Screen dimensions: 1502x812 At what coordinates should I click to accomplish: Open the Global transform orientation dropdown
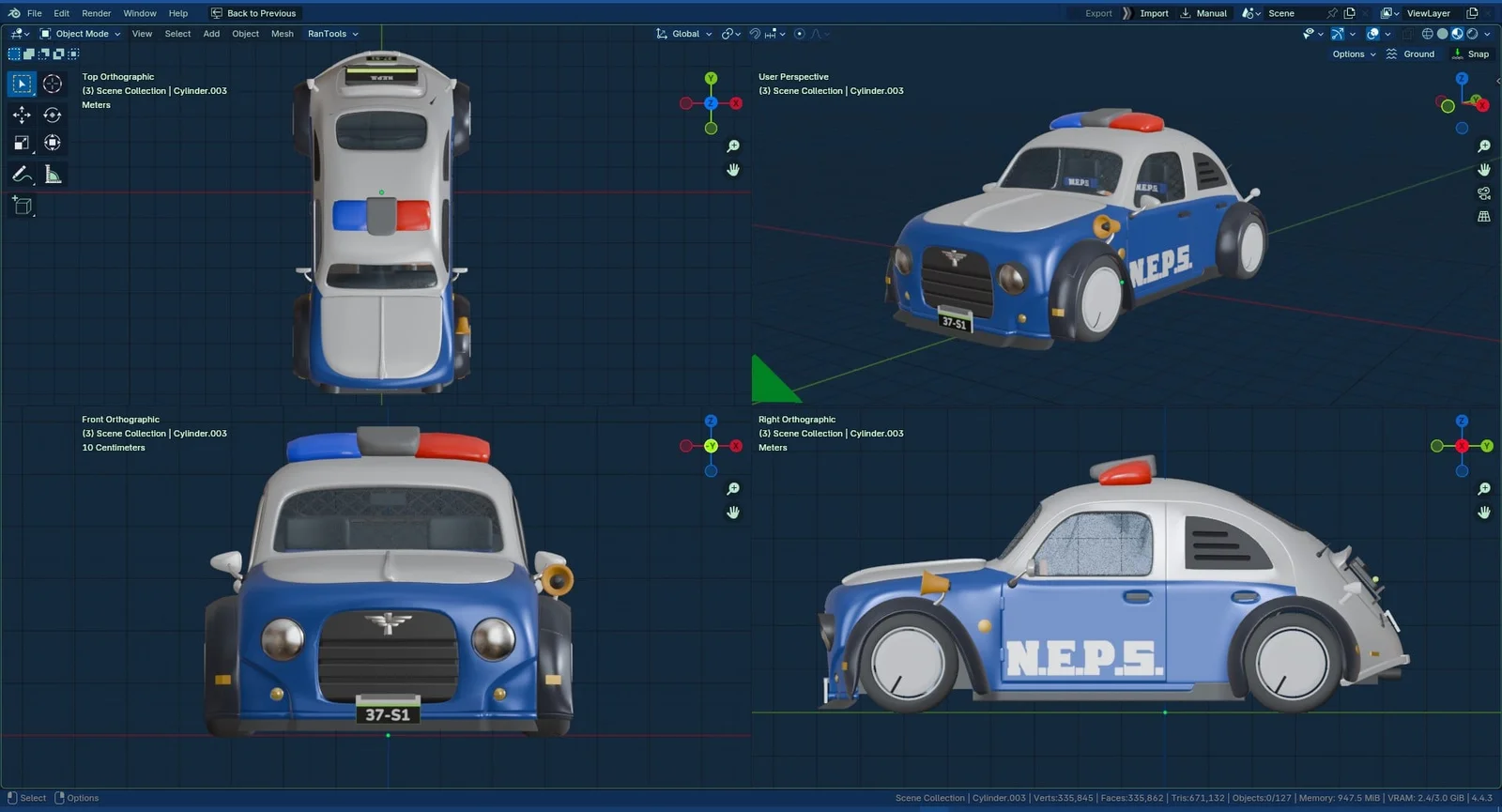point(684,33)
